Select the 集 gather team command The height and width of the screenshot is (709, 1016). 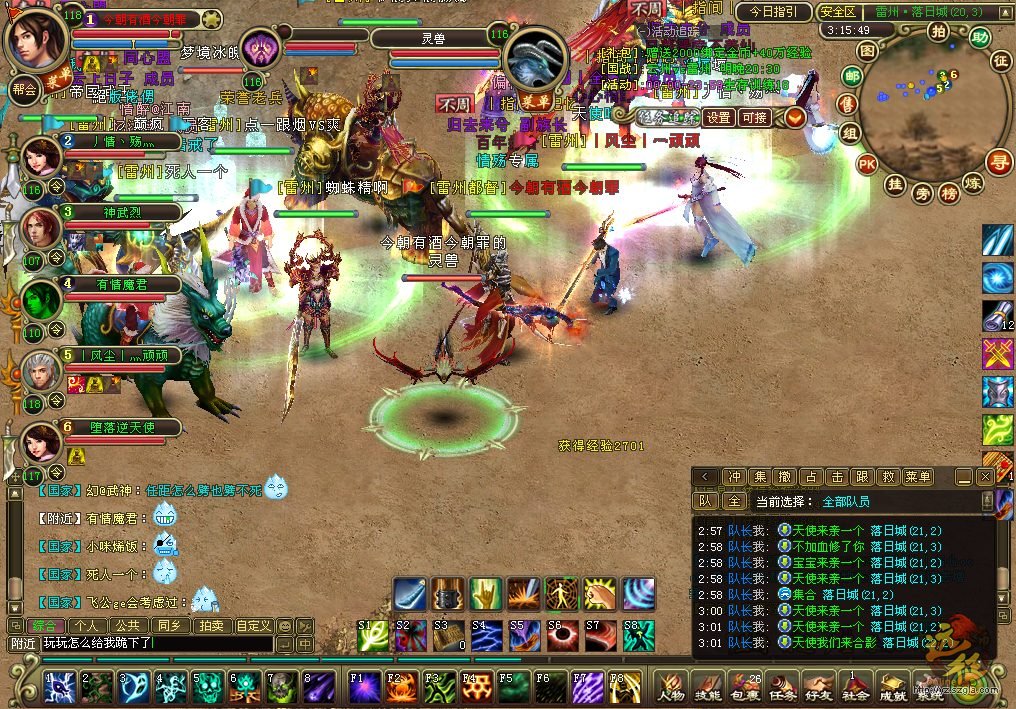pyautogui.click(x=761, y=477)
